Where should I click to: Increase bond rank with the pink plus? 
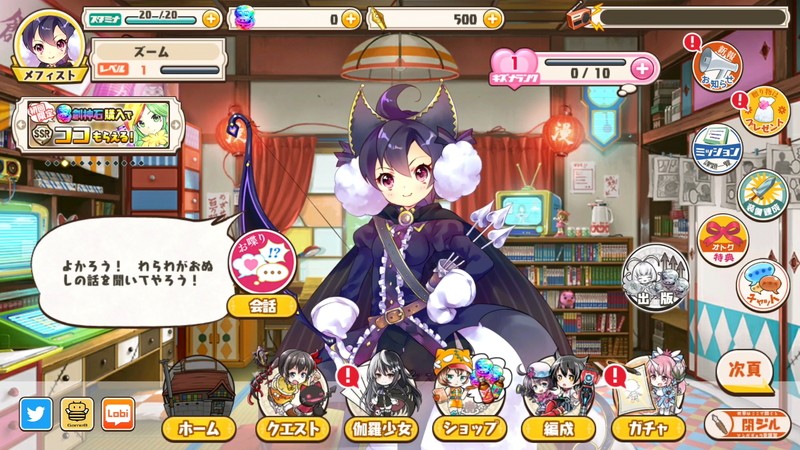(642, 68)
